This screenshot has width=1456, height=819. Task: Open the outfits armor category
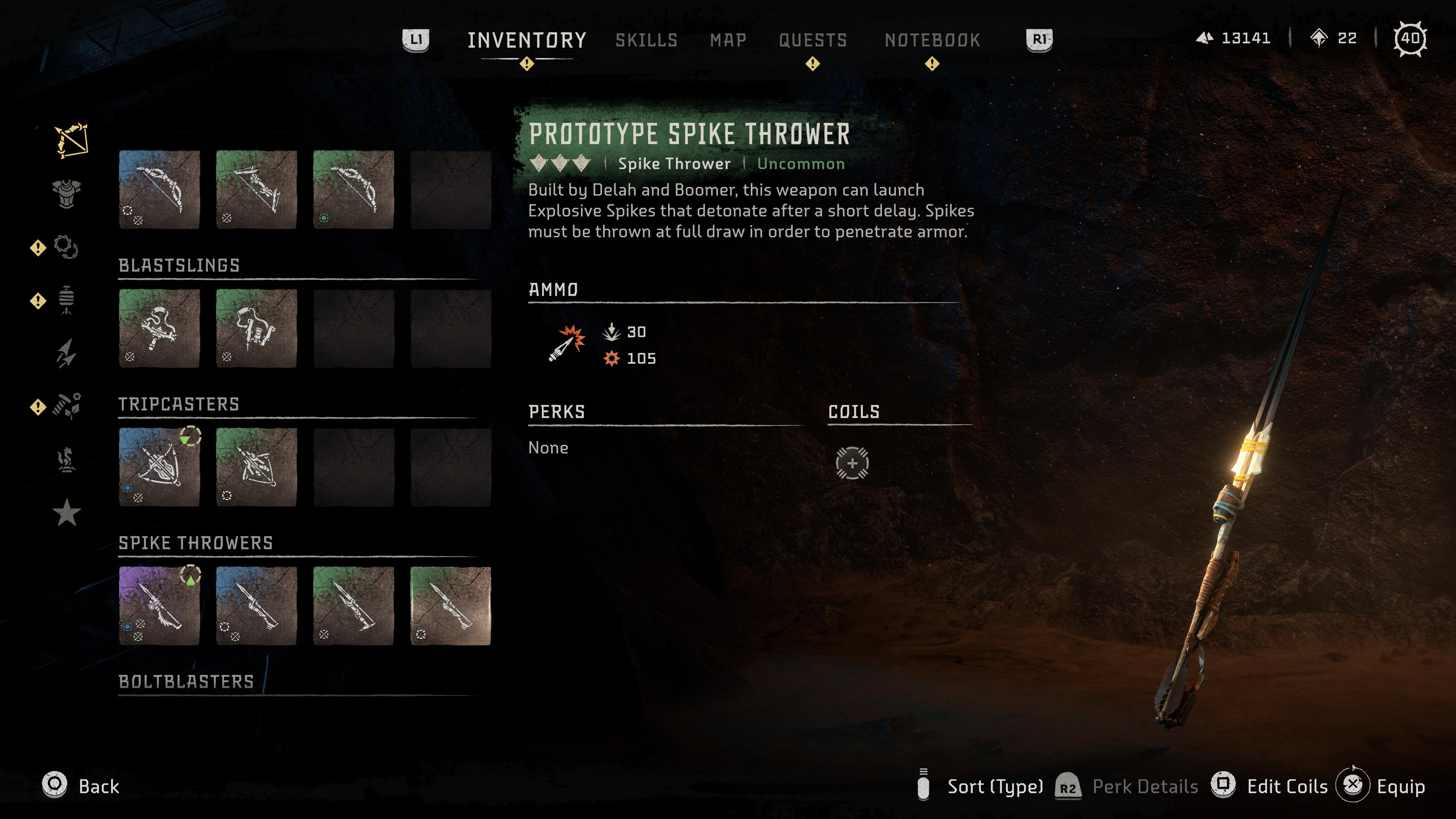[67, 194]
